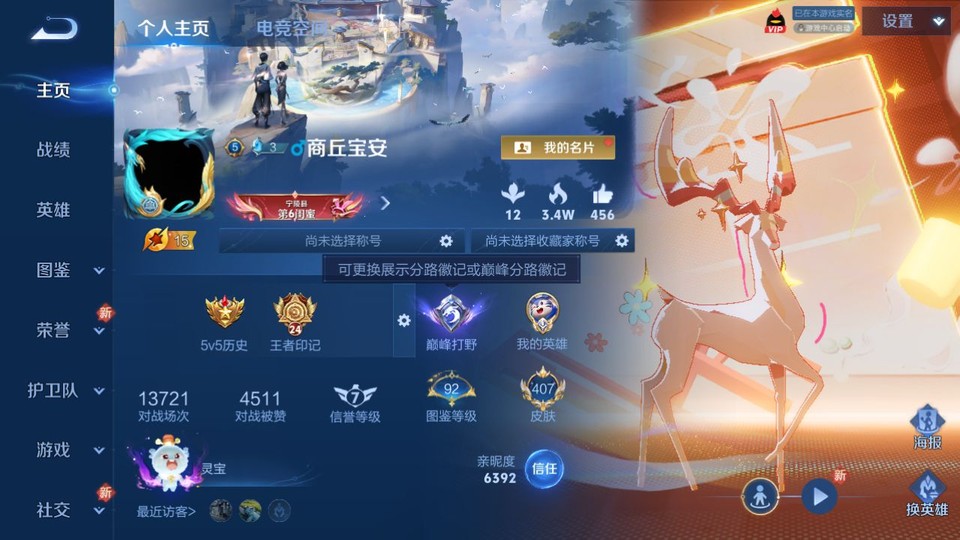Go back with the return arrow
960x540 pixels.
(54, 29)
